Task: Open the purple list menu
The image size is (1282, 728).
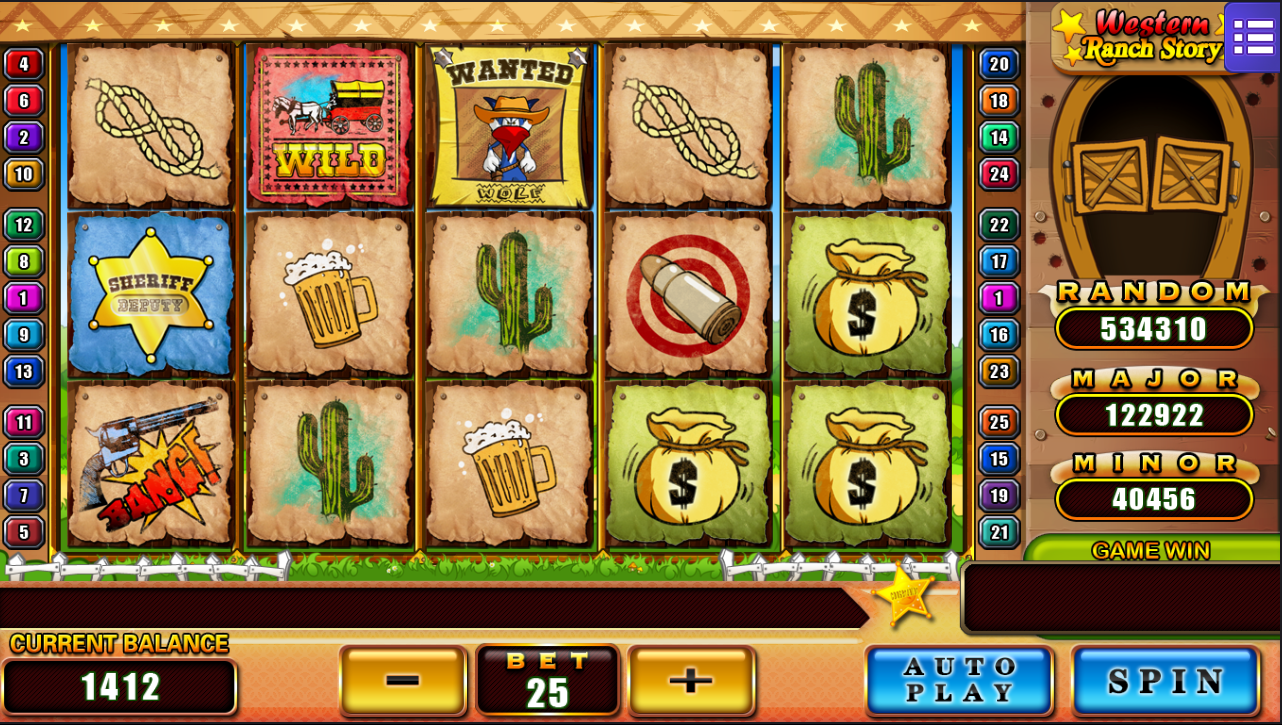Action: point(1252,37)
